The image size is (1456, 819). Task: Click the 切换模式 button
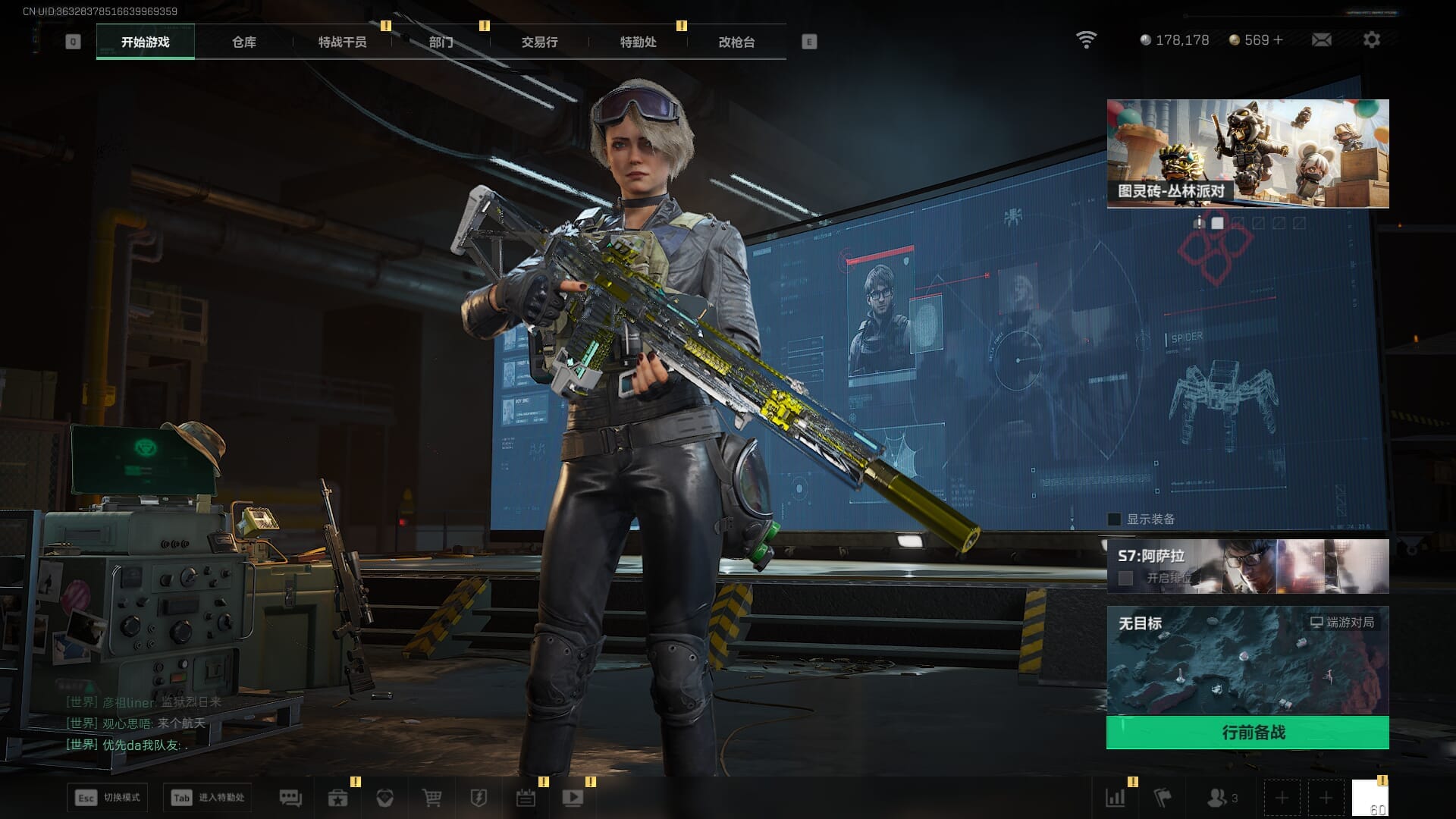coord(107,798)
